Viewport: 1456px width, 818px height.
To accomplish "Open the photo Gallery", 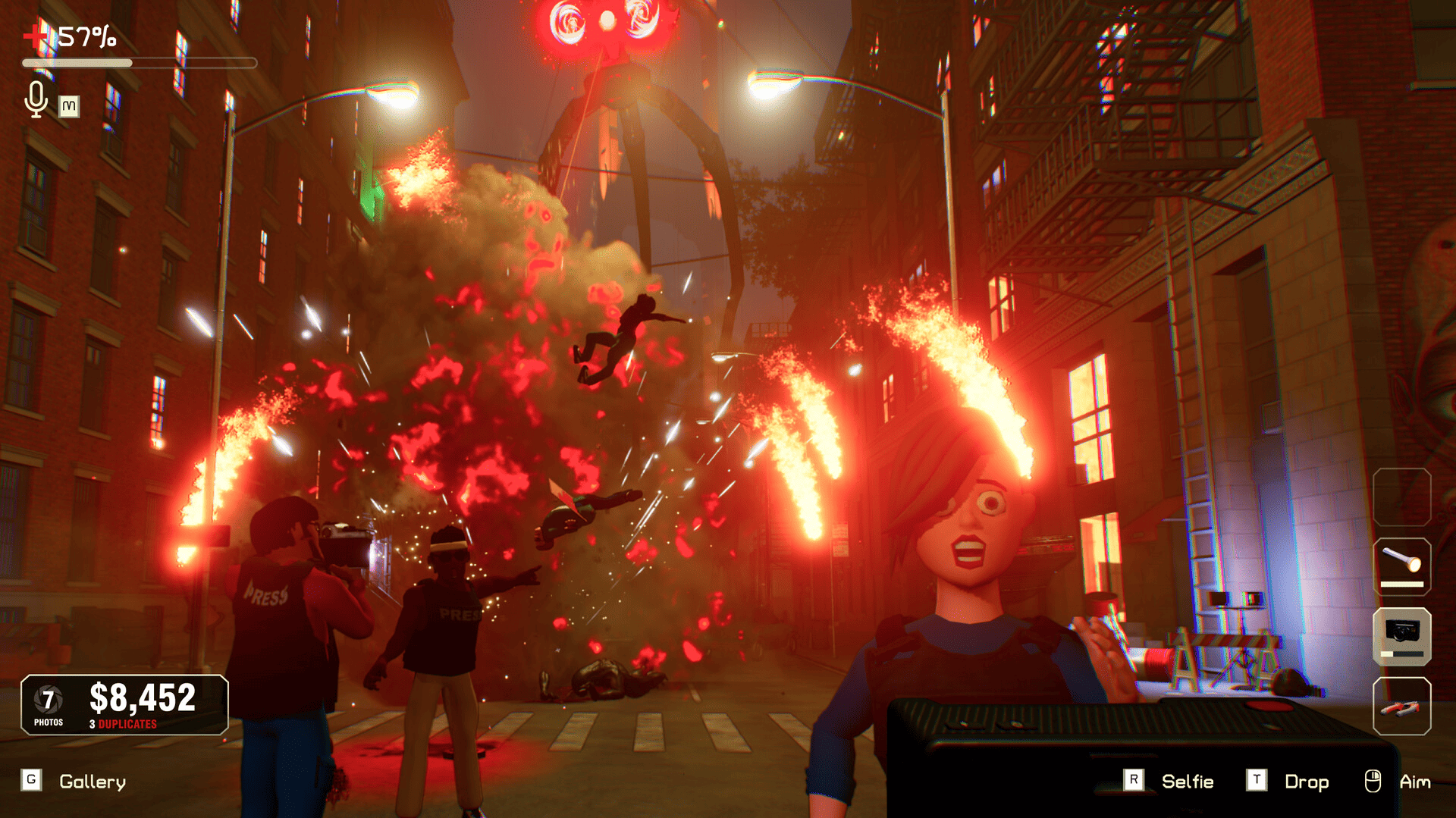I will (x=92, y=782).
